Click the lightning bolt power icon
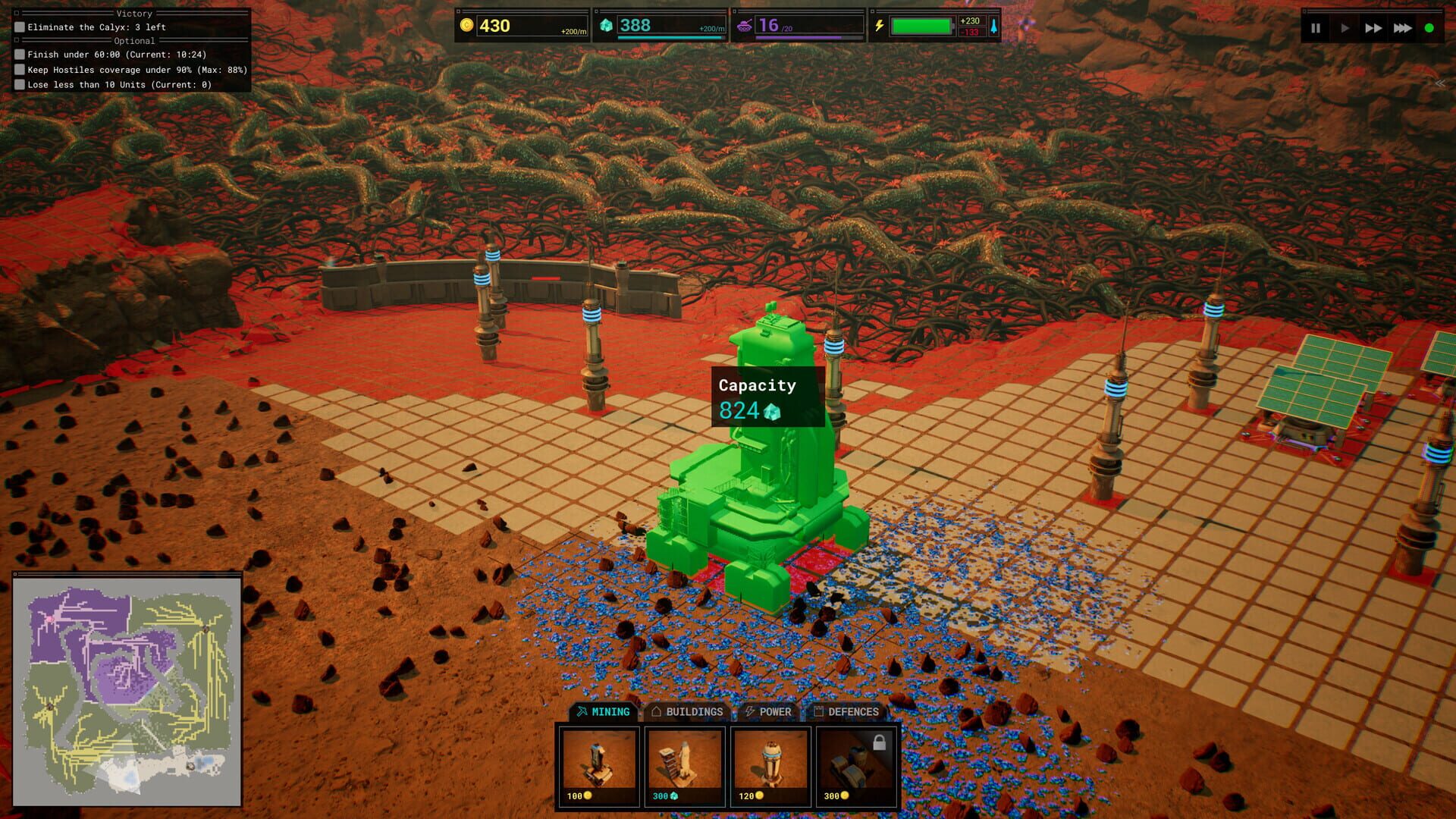The width and height of the screenshot is (1456, 819). 880,25
